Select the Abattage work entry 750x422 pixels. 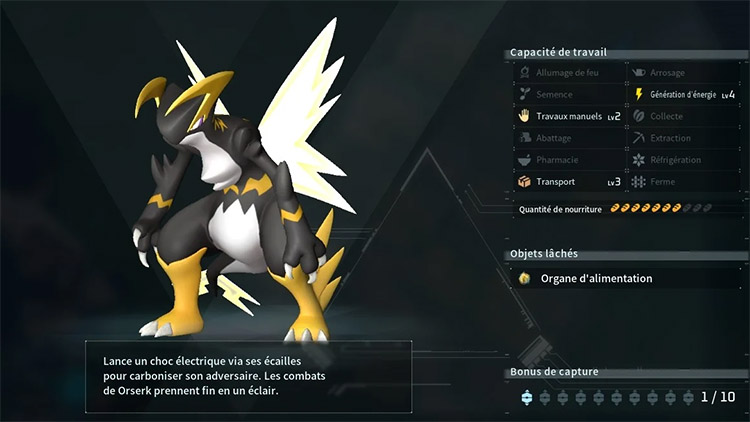pyautogui.click(x=568, y=138)
